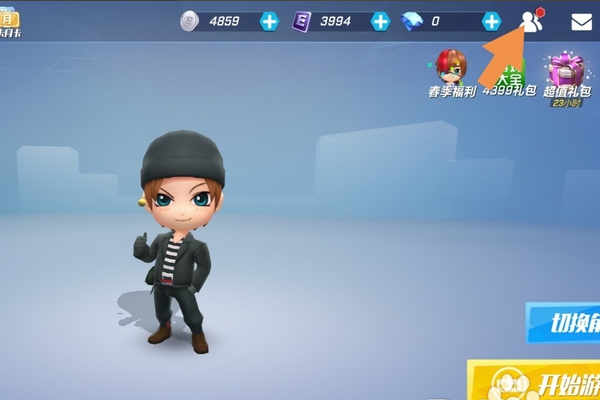Buy diamonds with the plus button
Image resolution: width=600 pixels, height=400 pixels.
pos(491,21)
